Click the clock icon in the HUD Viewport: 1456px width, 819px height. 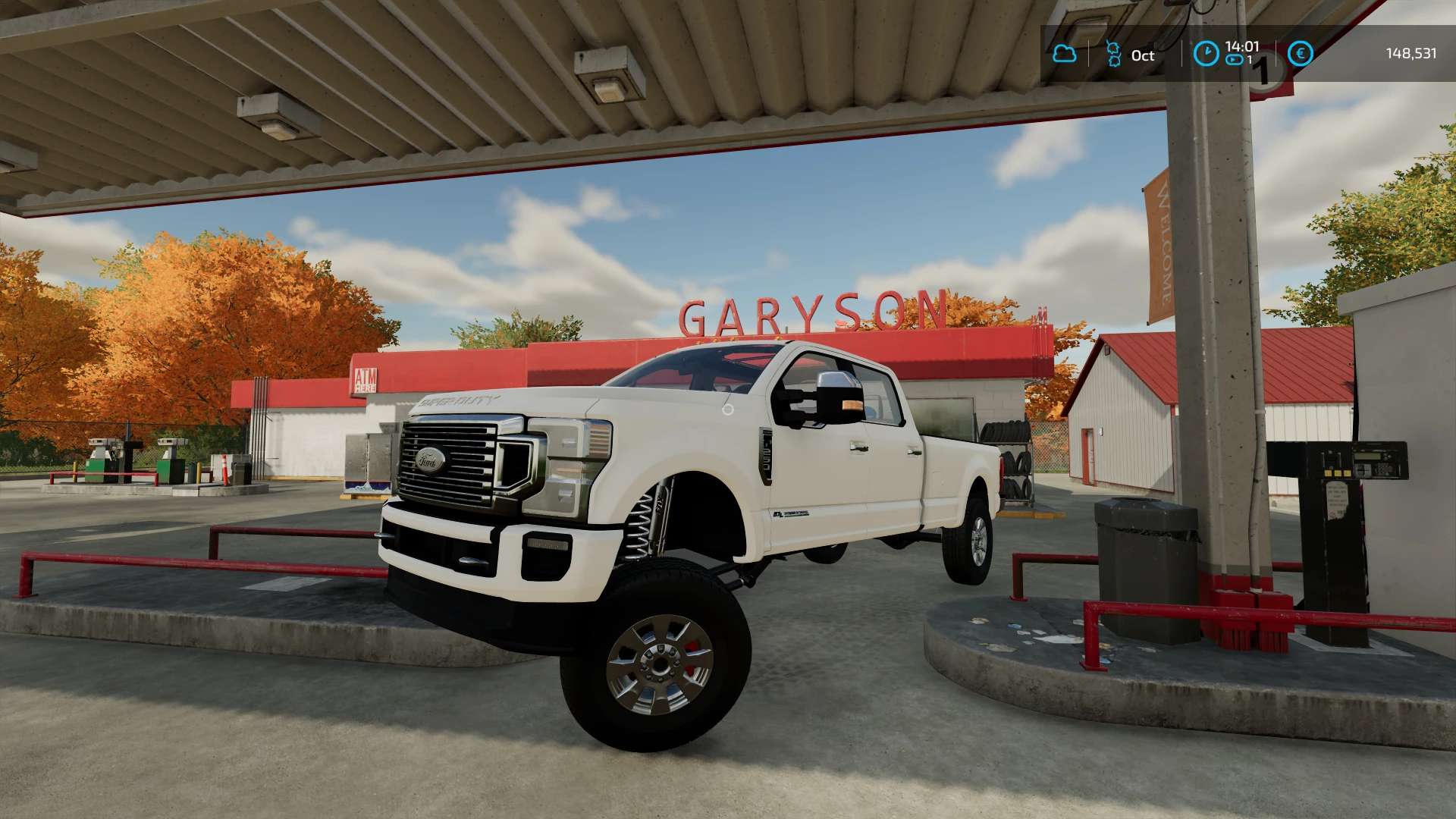pyautogui.click(x=1206, y=54)
